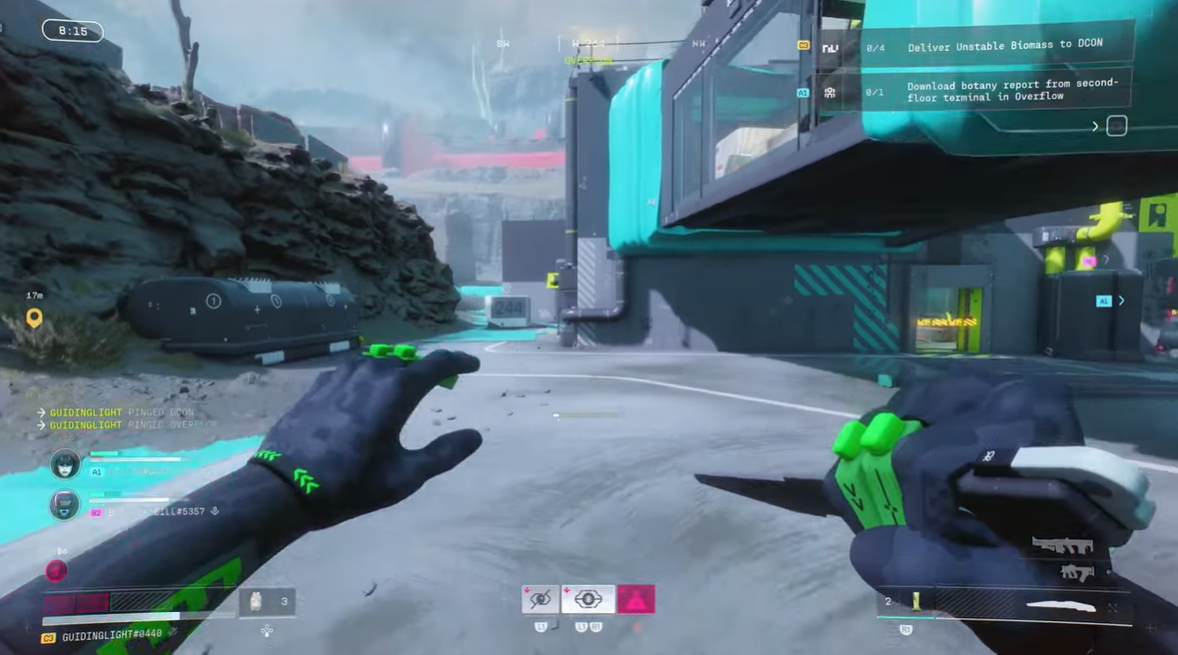Switch to the rifle weapon icon

point(1062,546)
